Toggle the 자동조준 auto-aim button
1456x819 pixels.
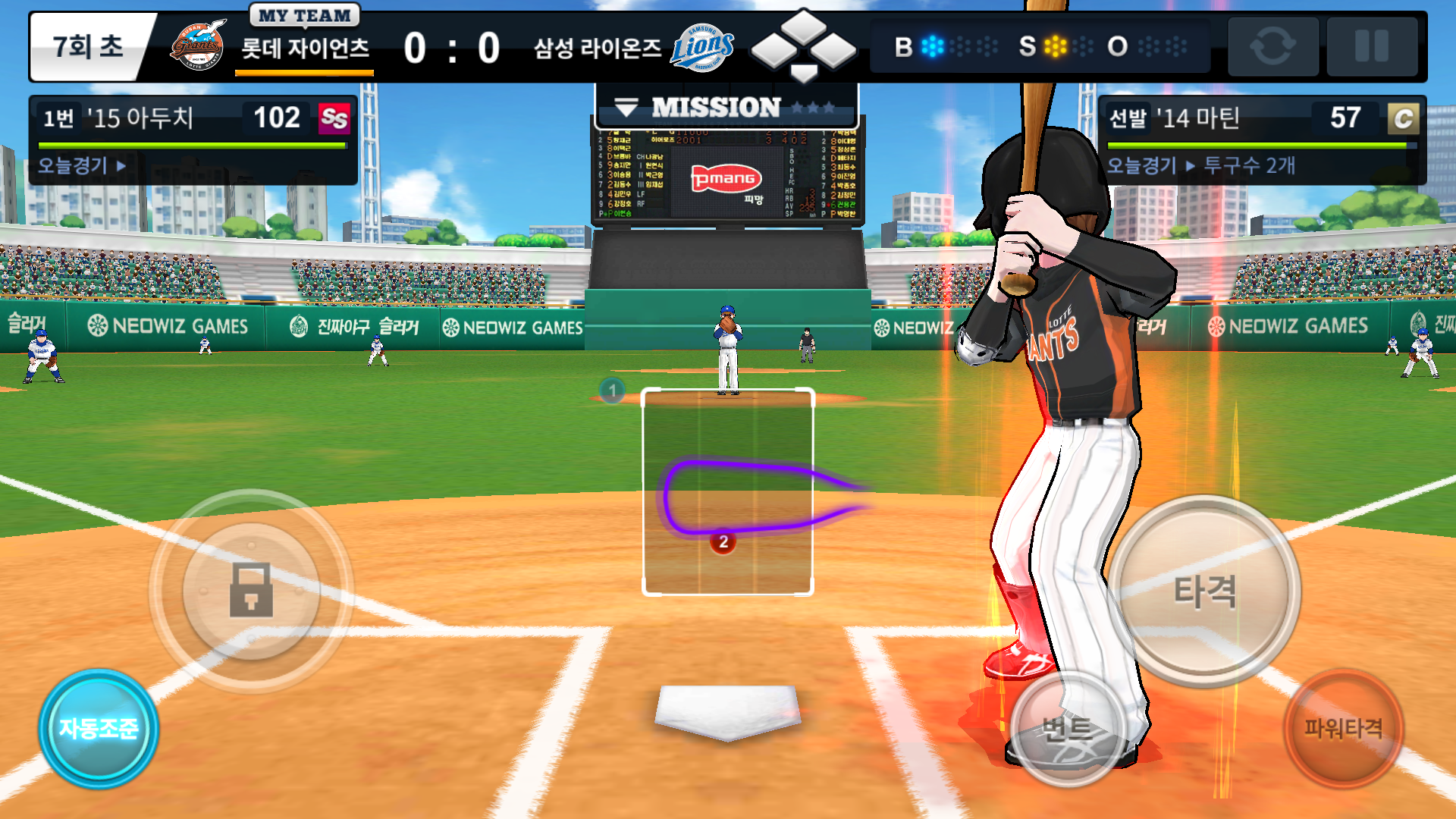pyautogui.click(x=99, y=728)
